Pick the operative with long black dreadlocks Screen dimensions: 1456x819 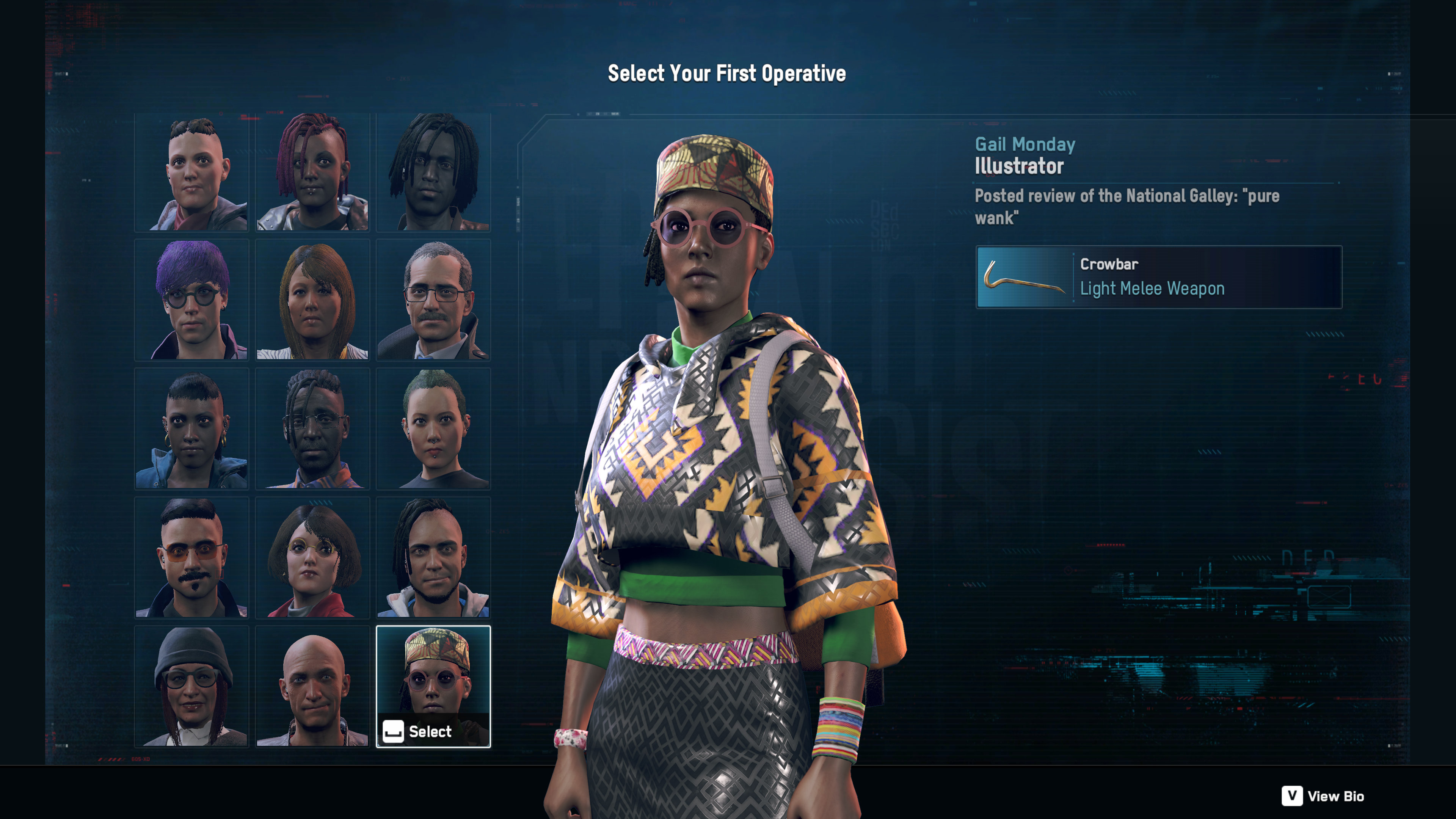pyautogui.click(x=433, y=172)
